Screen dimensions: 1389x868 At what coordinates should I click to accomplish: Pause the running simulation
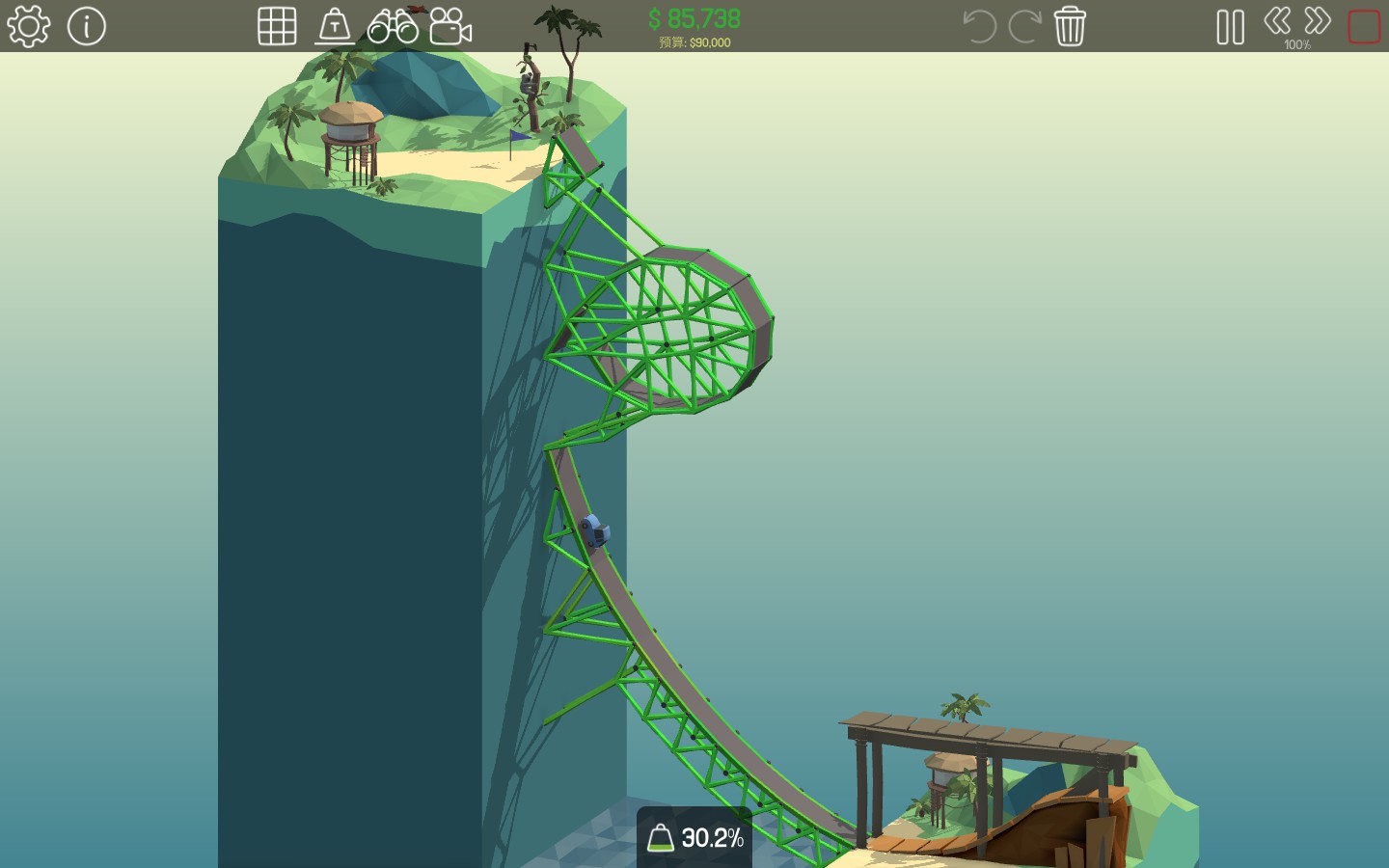coord(1230,26)
